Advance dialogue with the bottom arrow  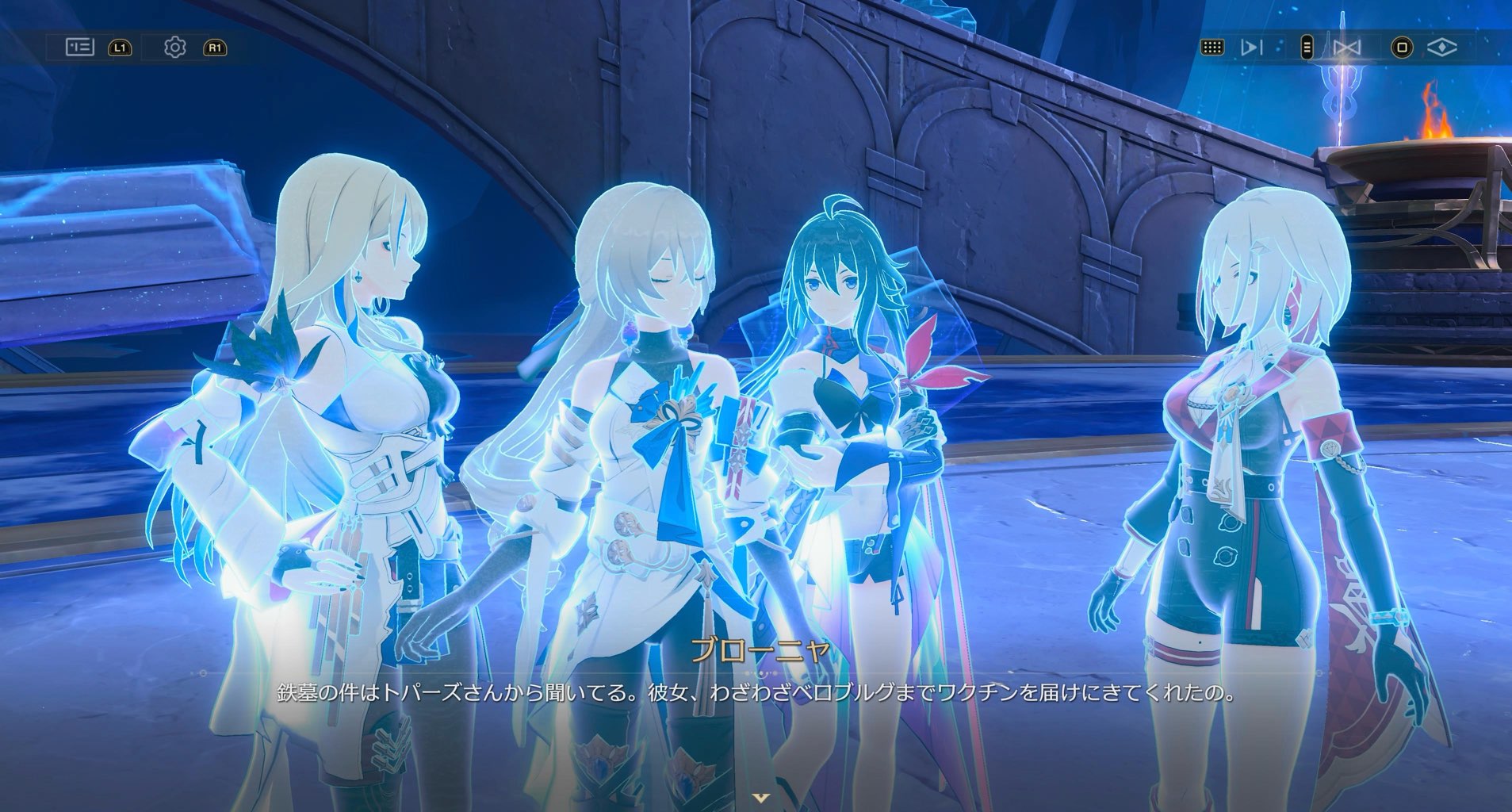pyautogui.click(x=760, y=798)
